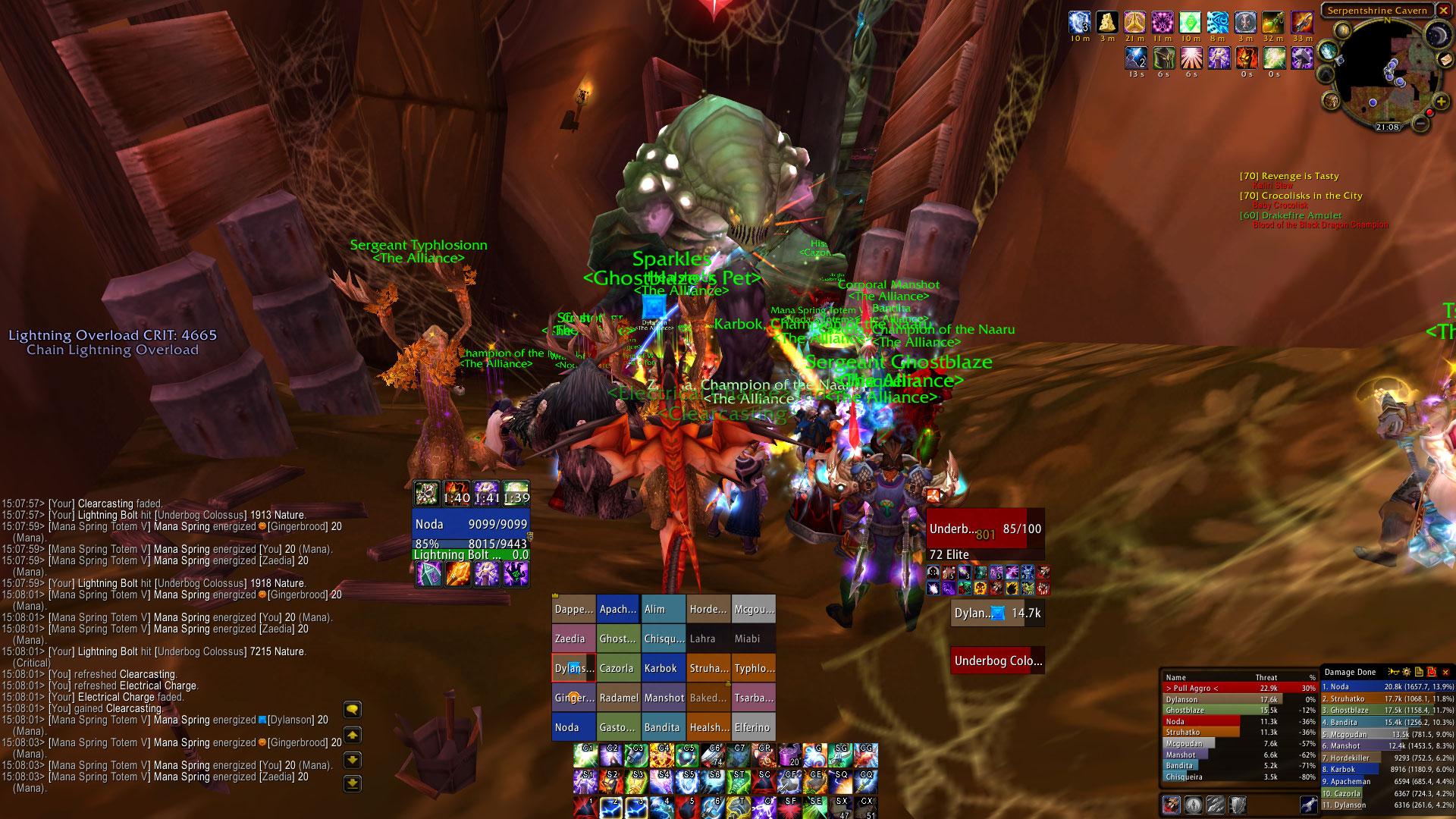Open the chat speech bubble button
Viewport: 1456px width, 819px height.
click(353, 710)
